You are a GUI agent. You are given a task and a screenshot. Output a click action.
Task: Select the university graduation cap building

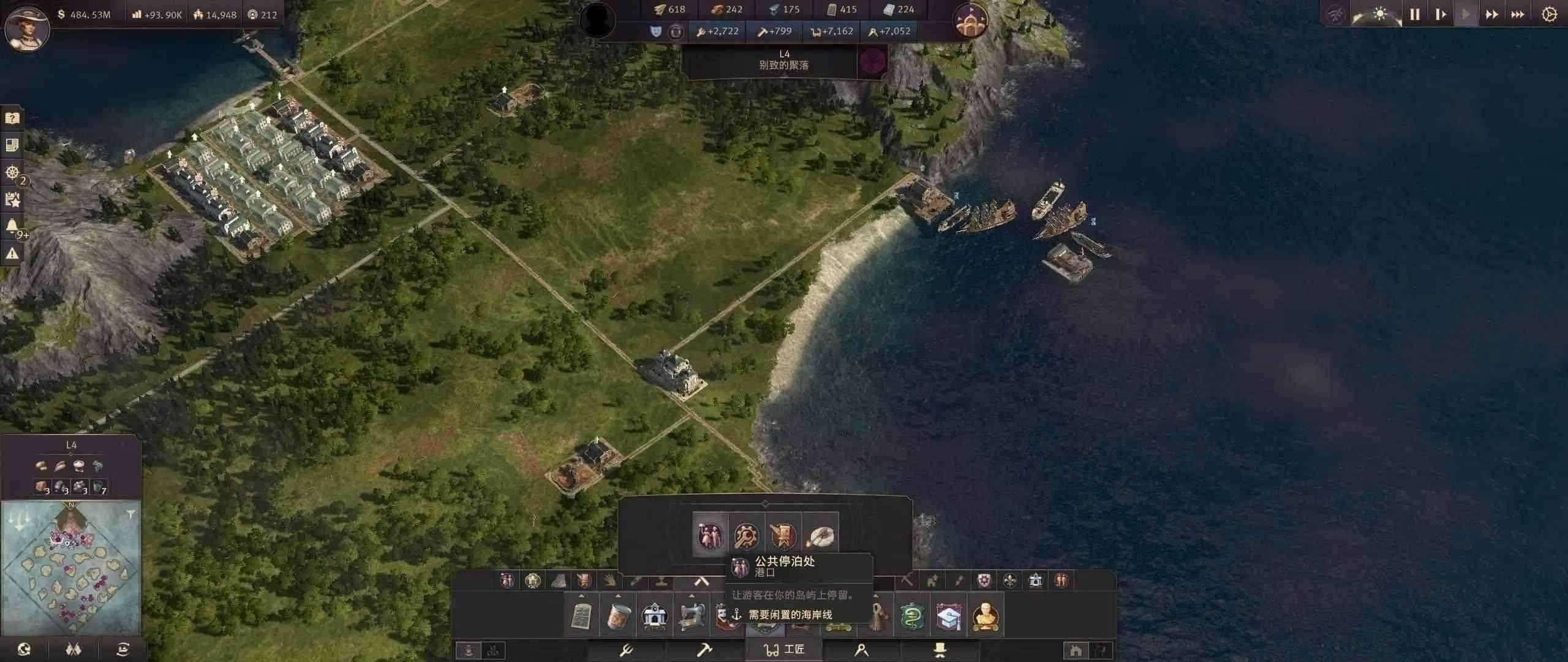tap(948, 615)
